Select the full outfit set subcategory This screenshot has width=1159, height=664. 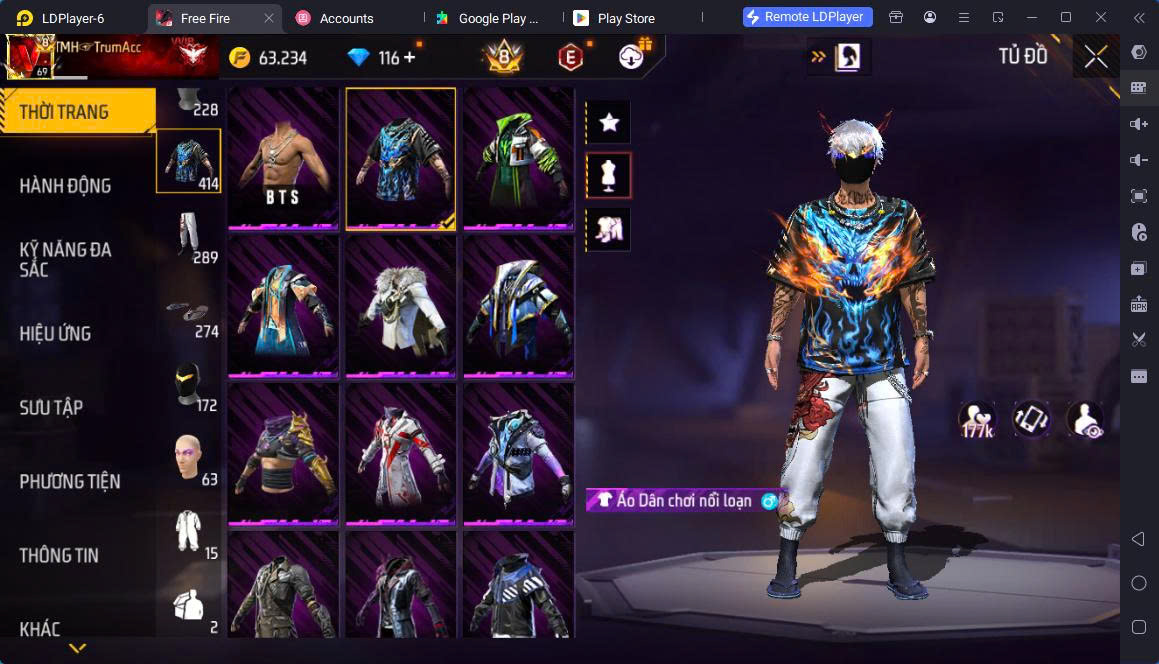click(188, 533)
